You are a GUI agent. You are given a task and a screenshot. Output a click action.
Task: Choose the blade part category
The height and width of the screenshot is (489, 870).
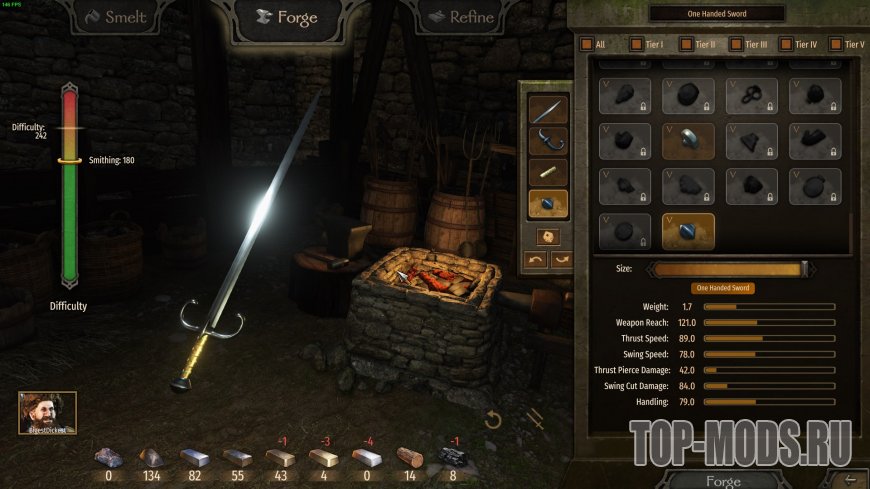[547, 111]
